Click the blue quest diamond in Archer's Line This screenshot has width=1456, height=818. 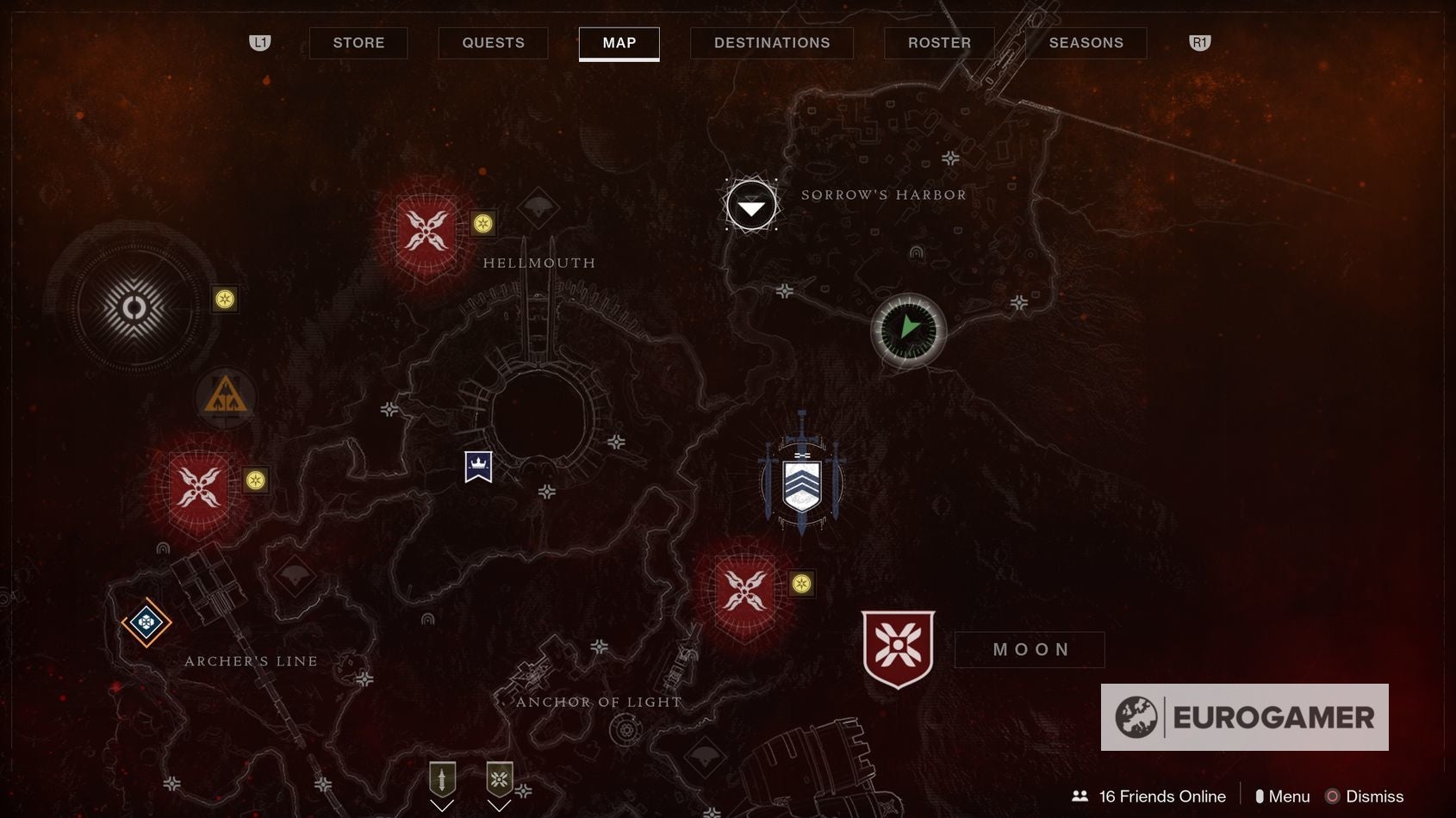146,619
